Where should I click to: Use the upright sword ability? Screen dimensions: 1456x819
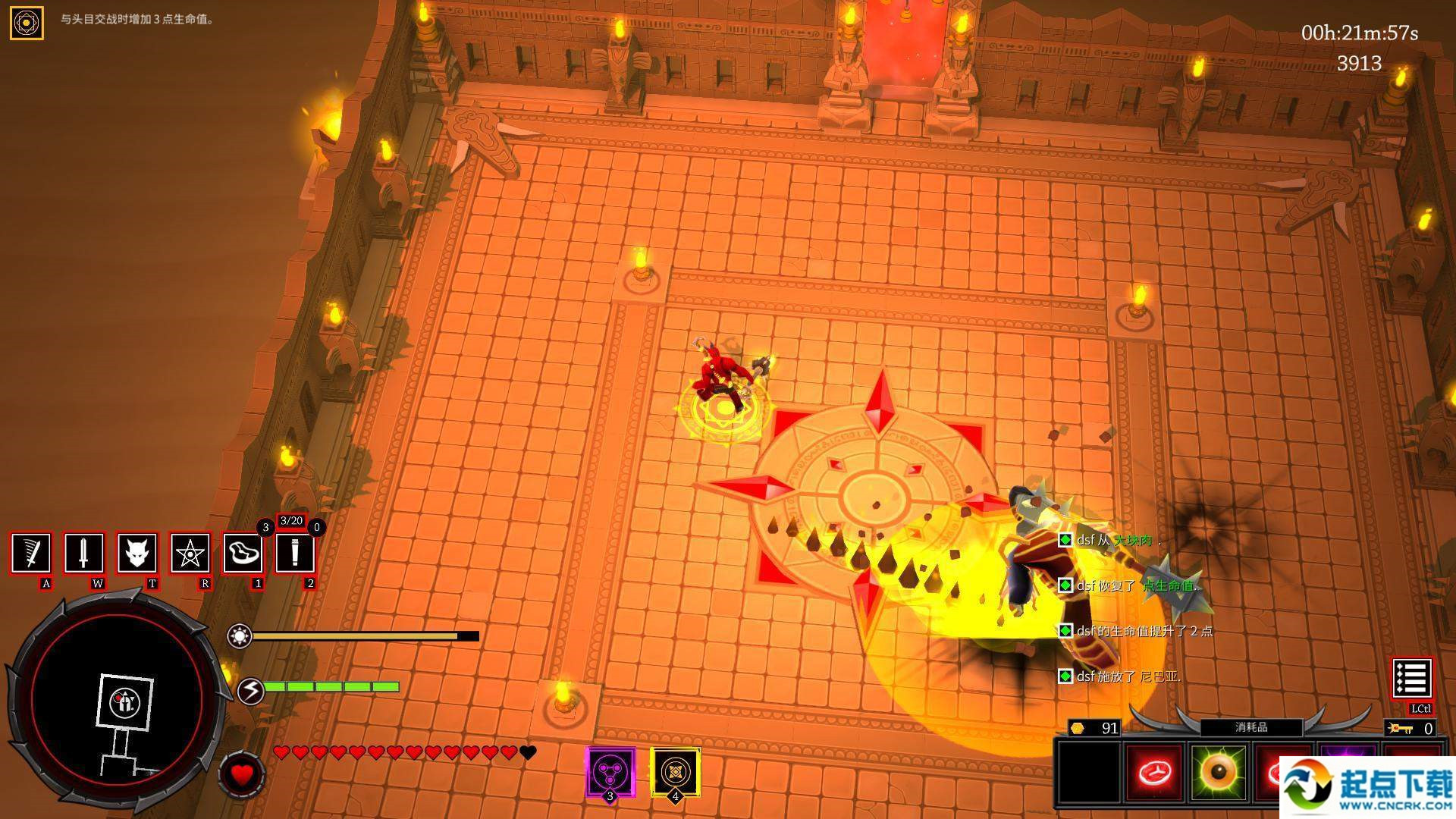tap(83, 553)
